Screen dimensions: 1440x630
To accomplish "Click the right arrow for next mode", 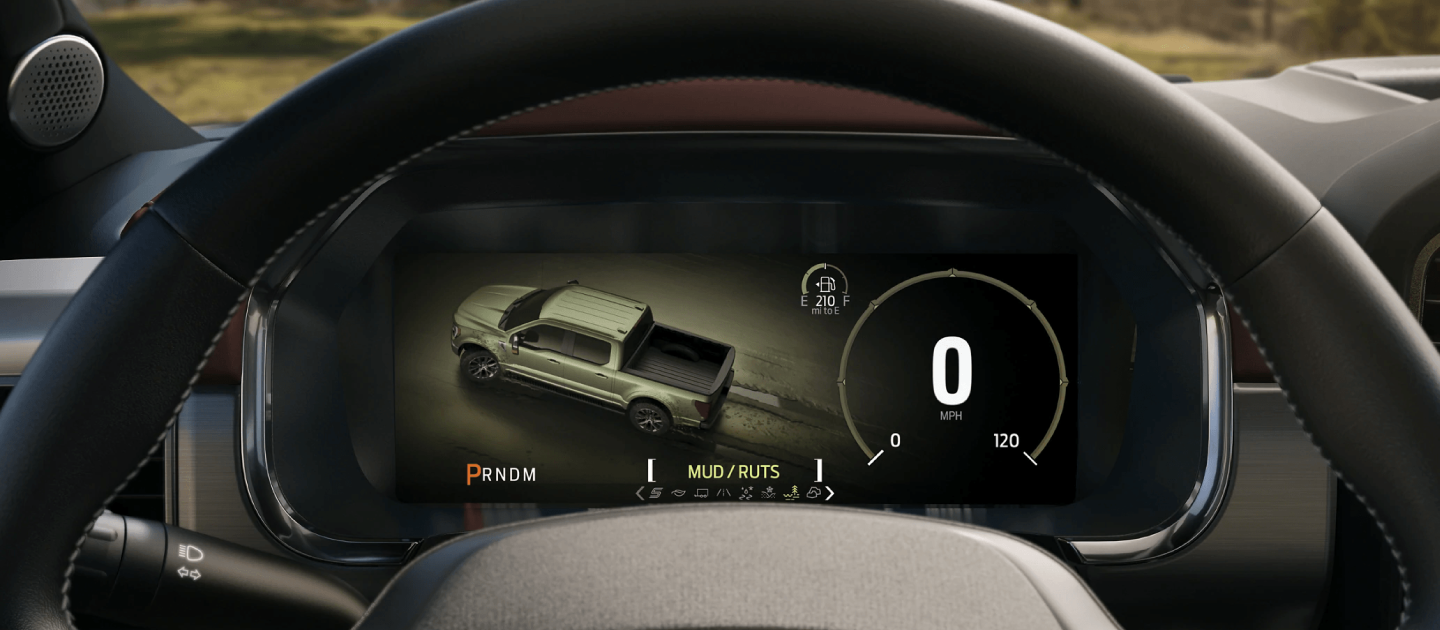I will click(x=830, y=493).
